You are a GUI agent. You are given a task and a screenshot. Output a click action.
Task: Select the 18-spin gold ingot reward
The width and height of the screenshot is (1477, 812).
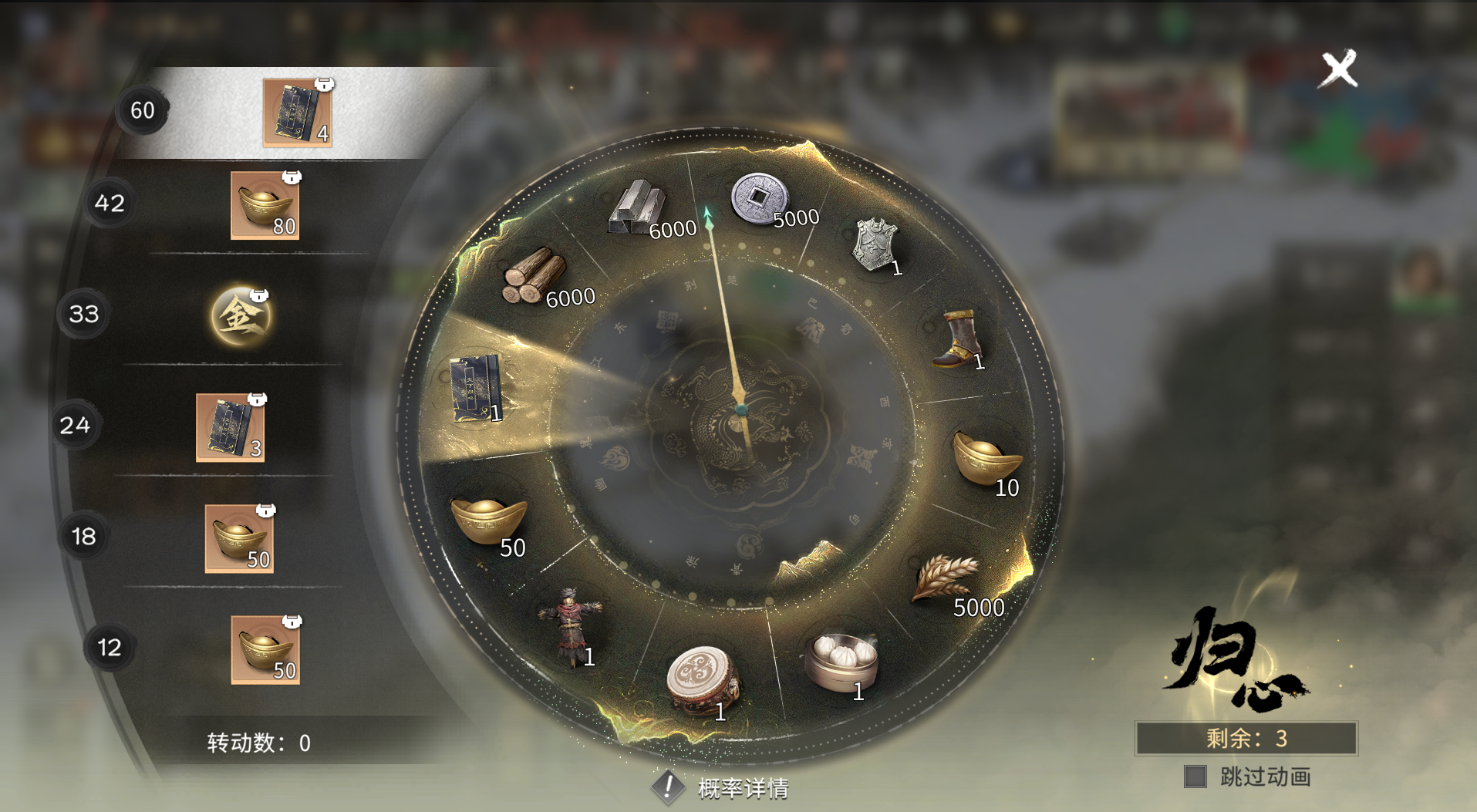tap(239, 538)
